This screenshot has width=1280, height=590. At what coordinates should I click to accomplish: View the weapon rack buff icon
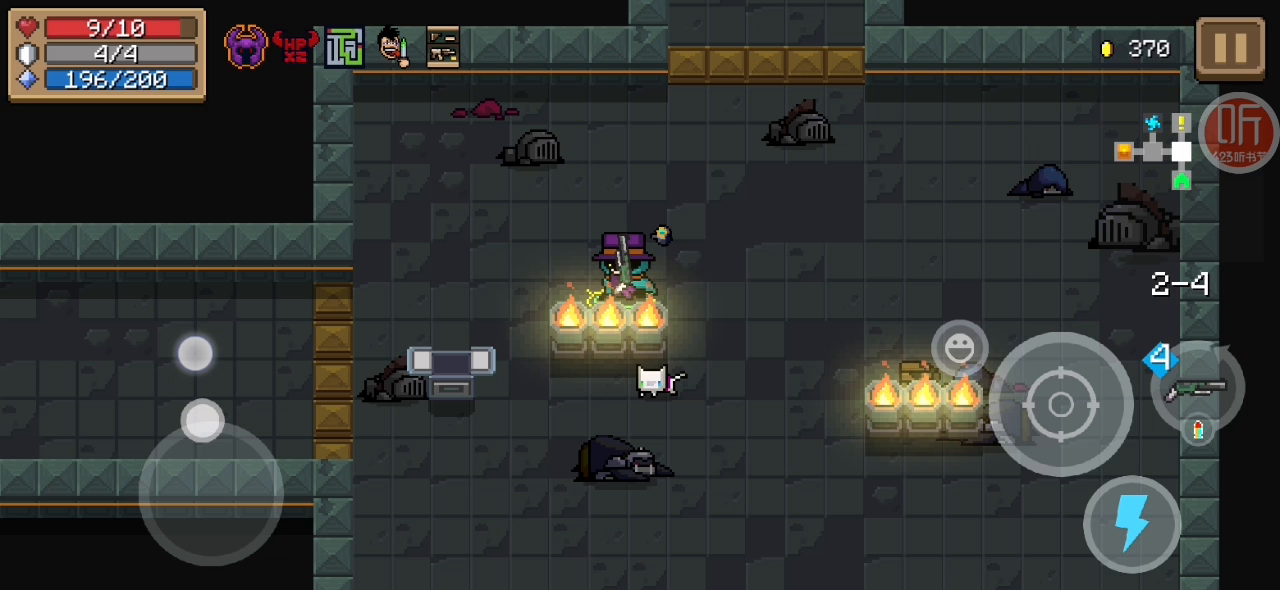pyautogui.click(x=443, y=47)
